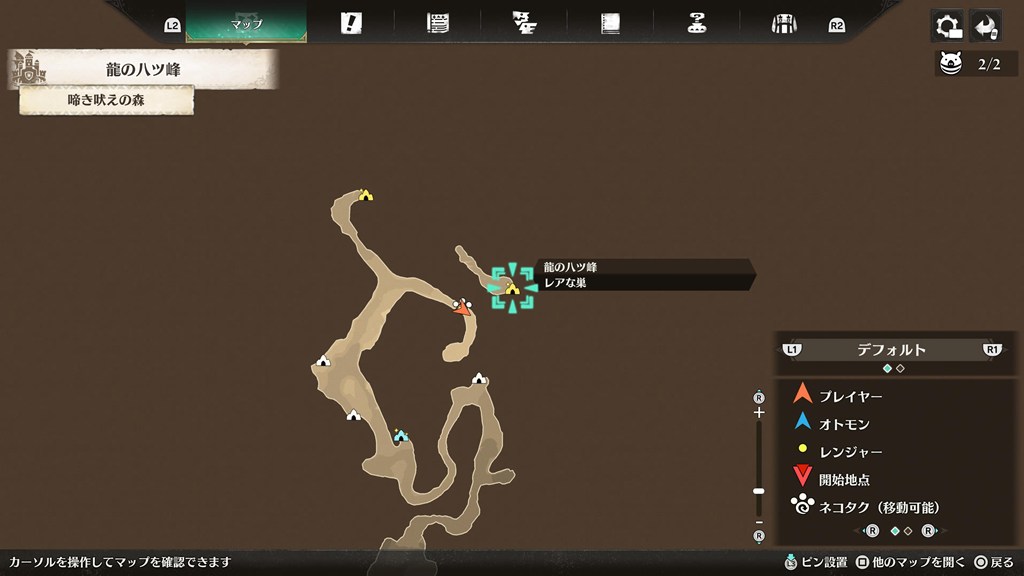Viewport: 1024px width, 576px height.
Task: Switch to the book tab
Action: pyautogui.click(x=610, y=23)
